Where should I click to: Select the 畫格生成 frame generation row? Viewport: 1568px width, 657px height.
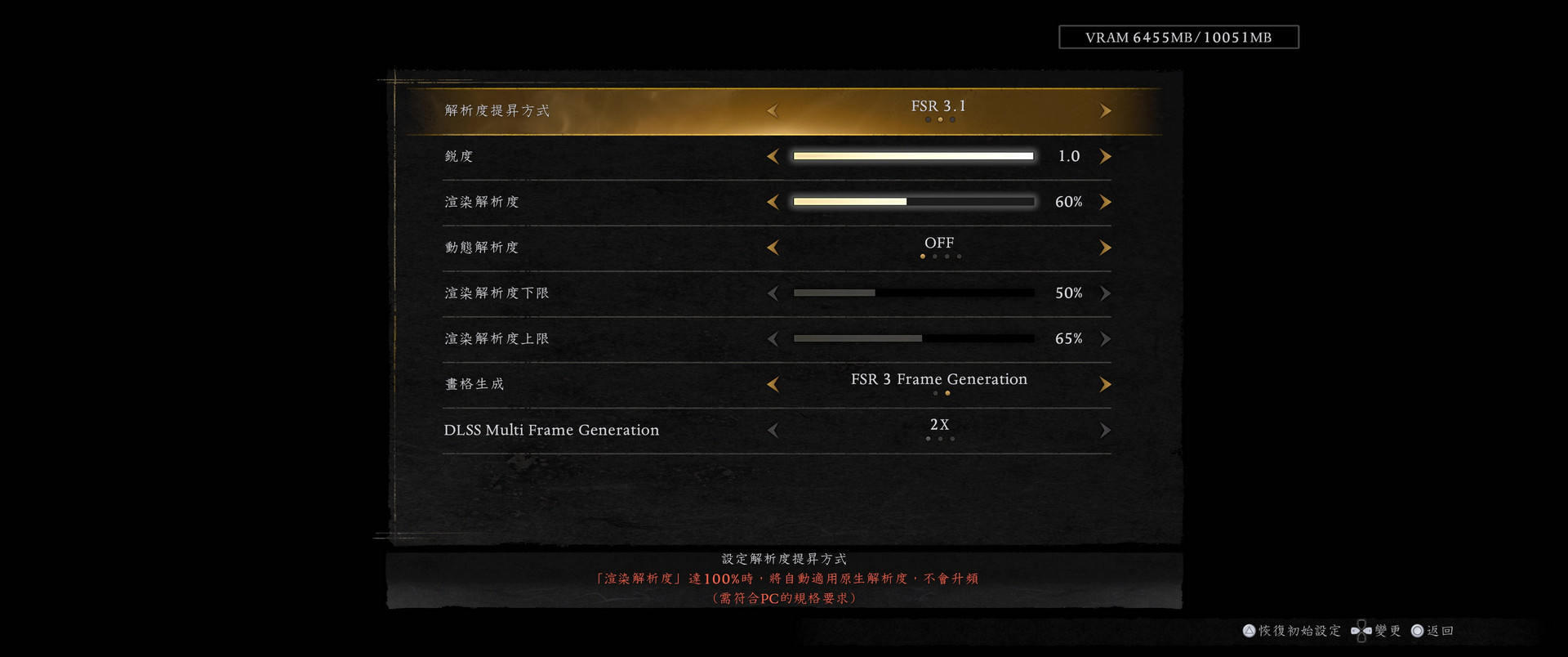474,384
